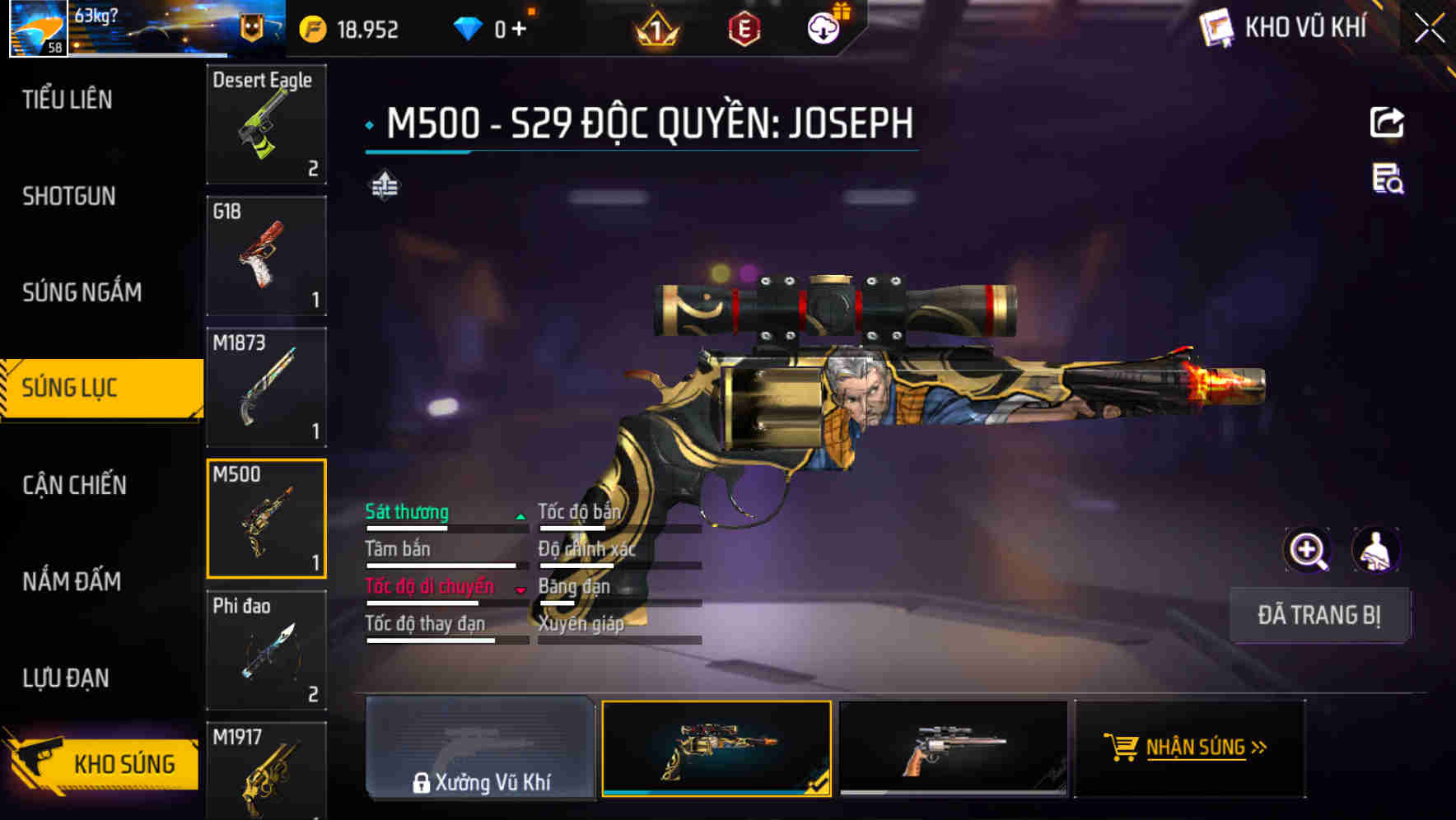Click the rank crown icon at top
Image resolution: width=1456 pixels, height=820 pixels.
655,27
